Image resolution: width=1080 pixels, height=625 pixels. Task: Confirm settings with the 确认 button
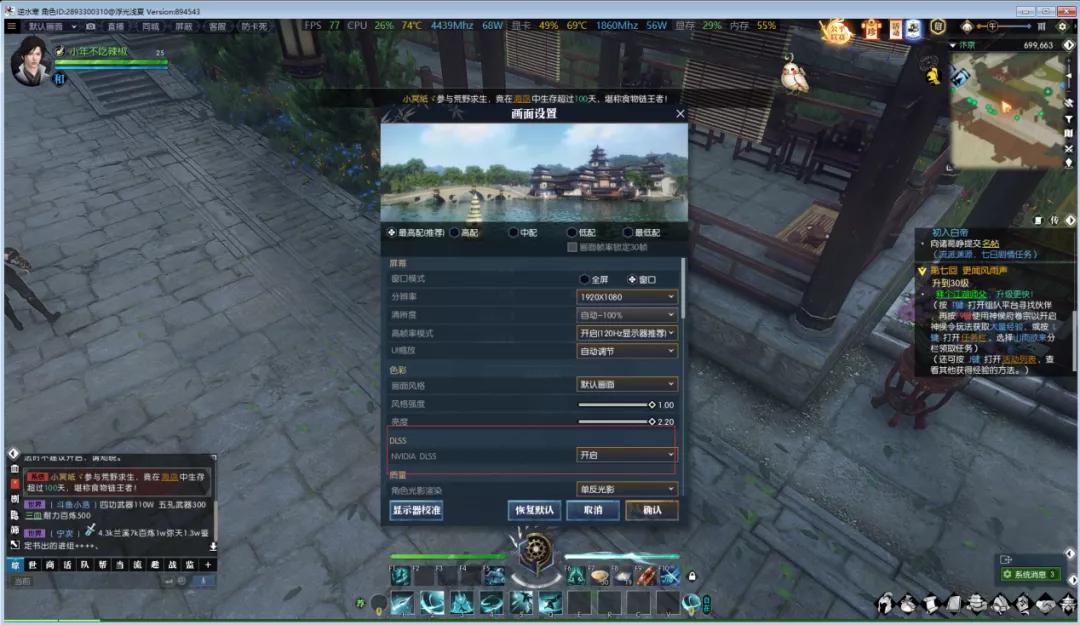[x=651, y=510]
